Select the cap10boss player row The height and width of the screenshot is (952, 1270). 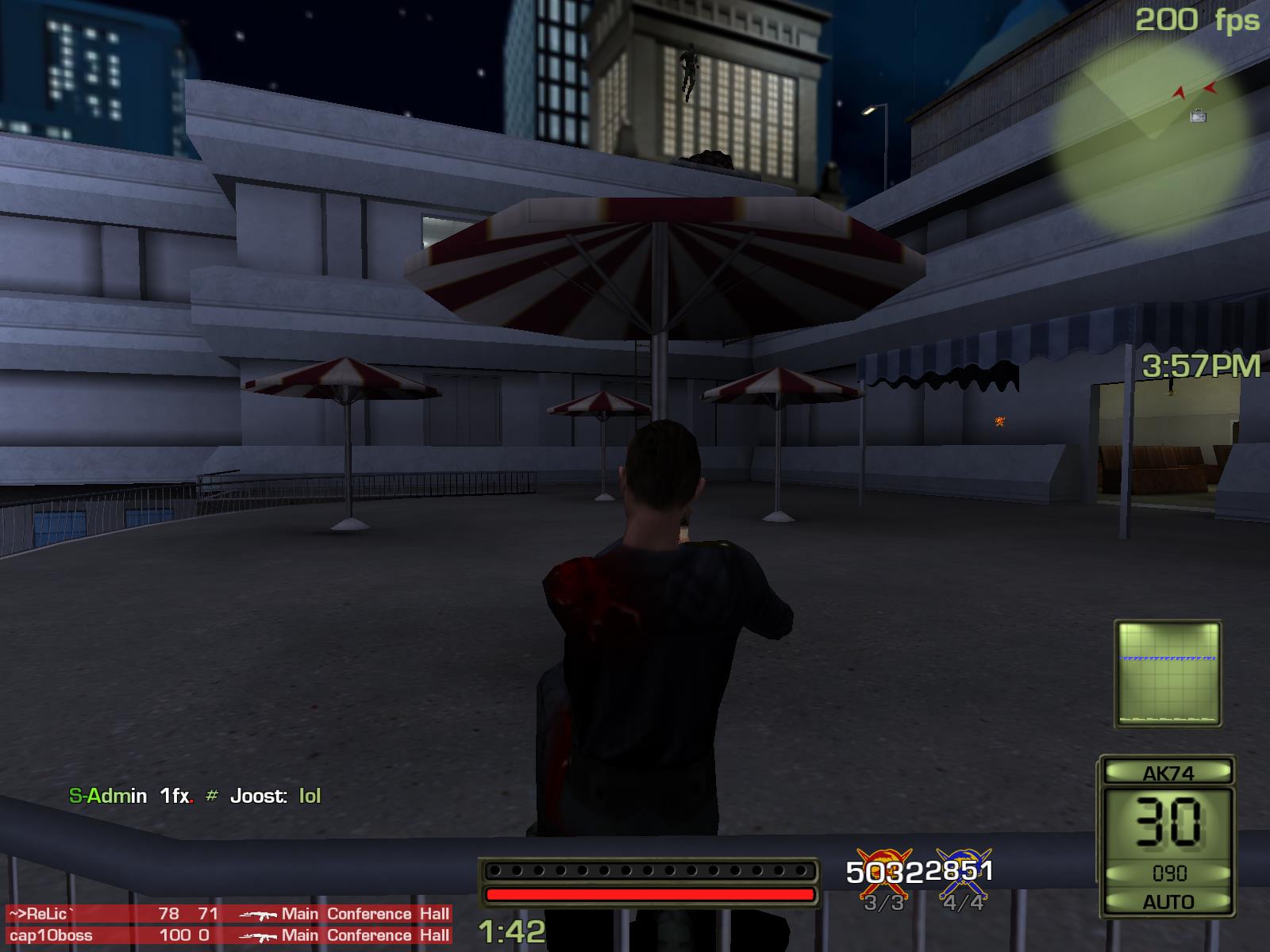[x=229, y=935]
